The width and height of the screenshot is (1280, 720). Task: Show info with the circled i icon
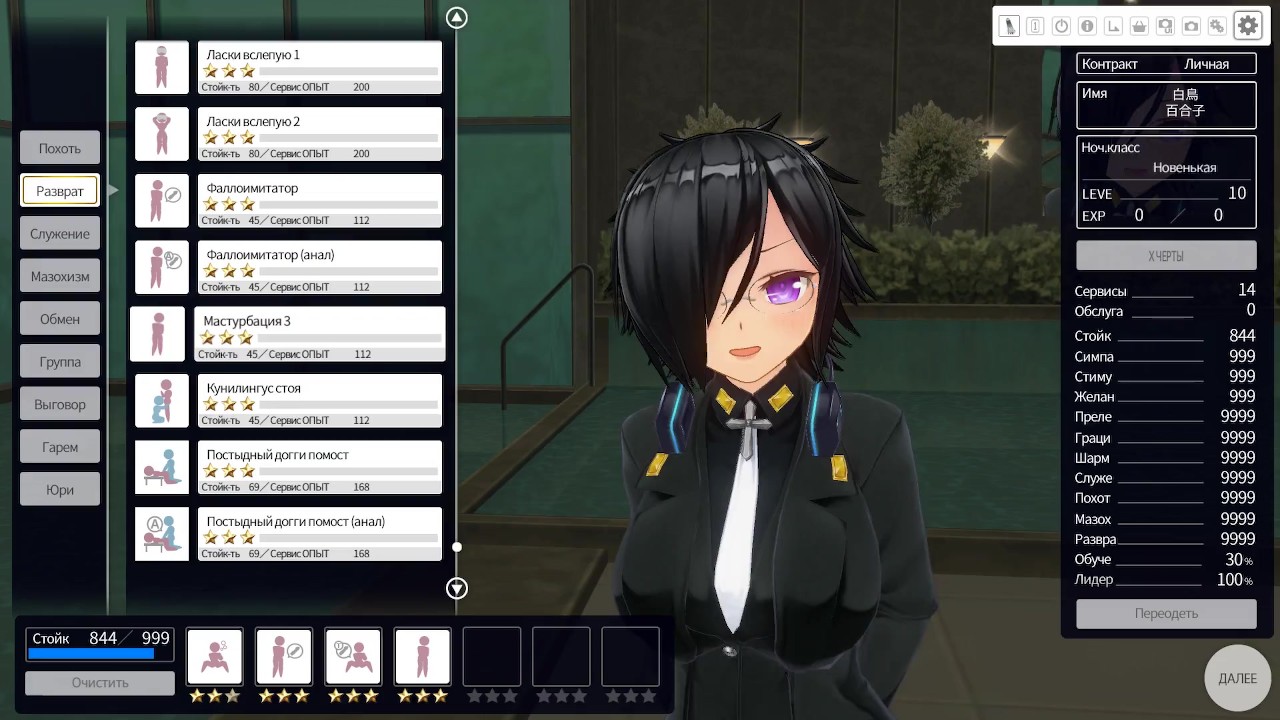1087,27
